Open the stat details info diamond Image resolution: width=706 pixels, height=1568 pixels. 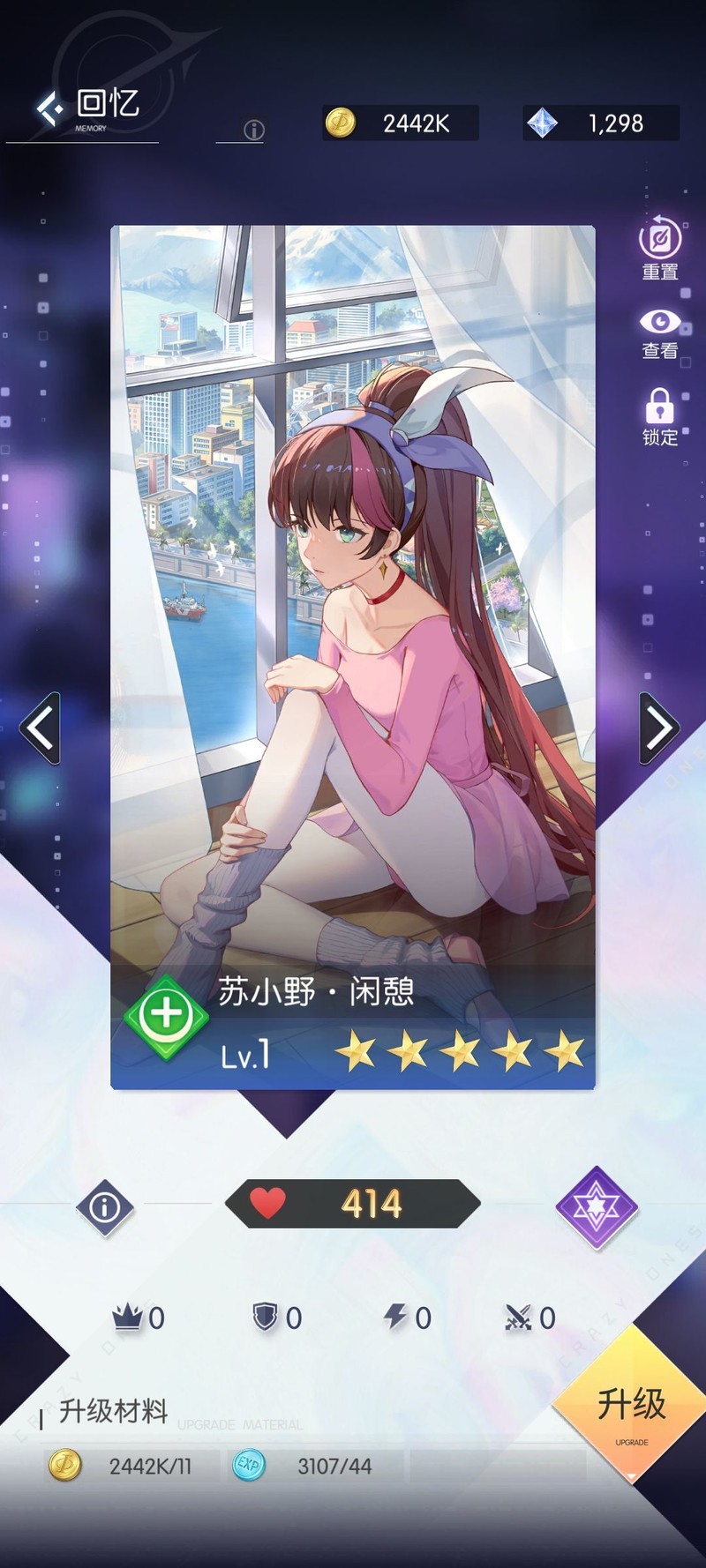click(105, 1206)
